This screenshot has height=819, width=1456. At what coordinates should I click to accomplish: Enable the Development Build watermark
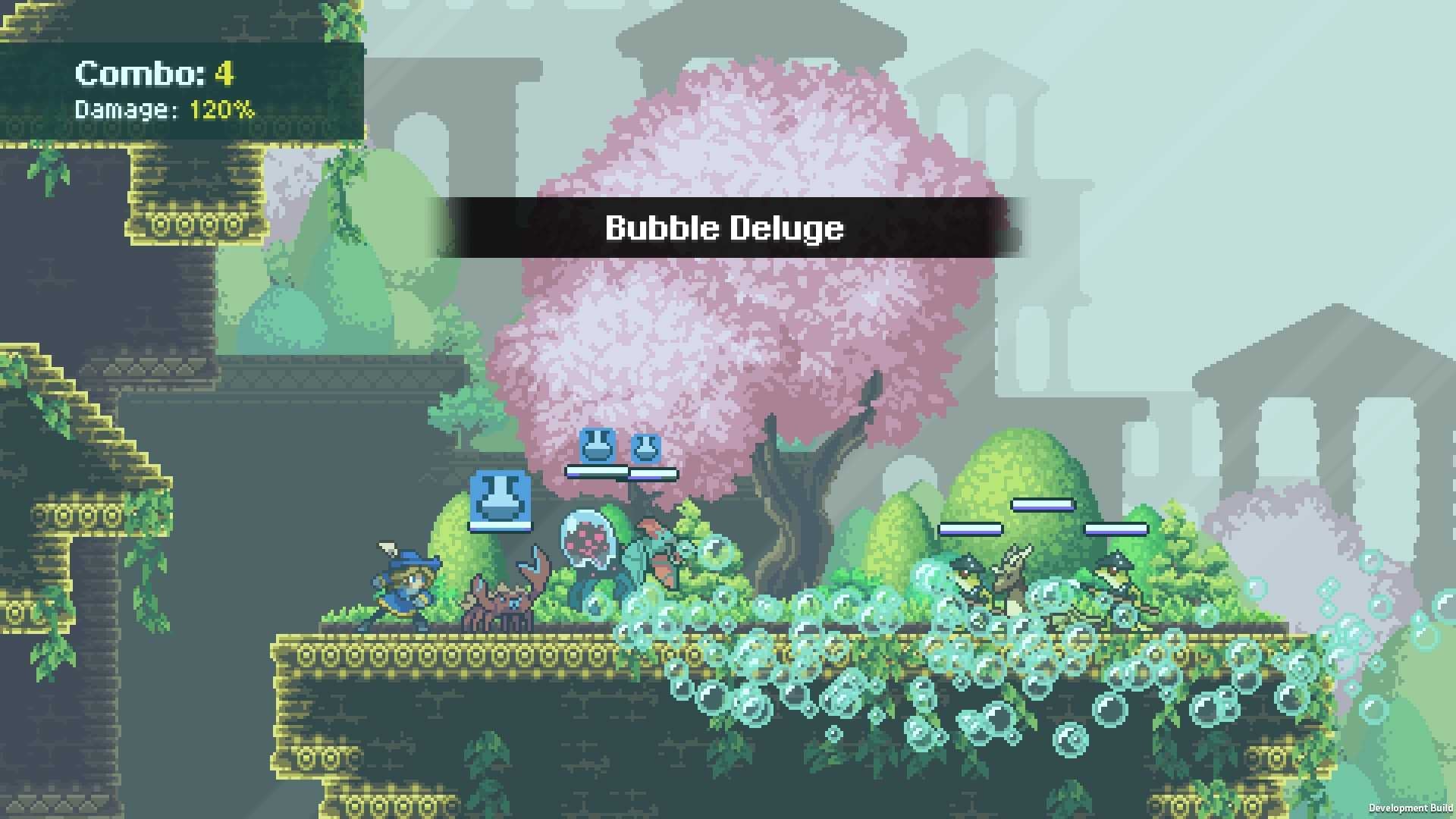tap(1410, 806)
